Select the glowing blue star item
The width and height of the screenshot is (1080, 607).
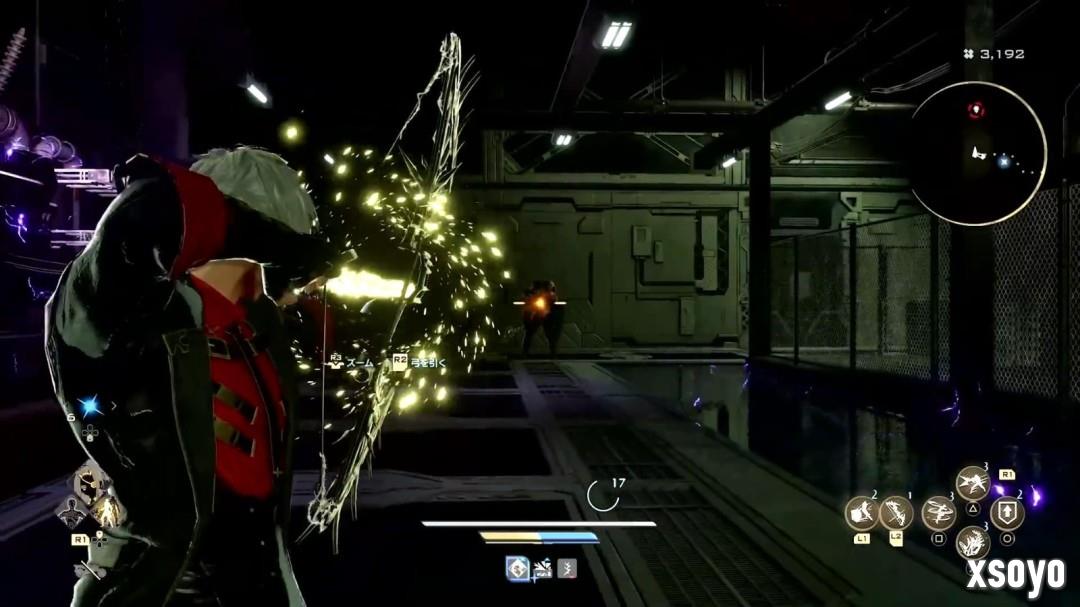coord(90,405)
